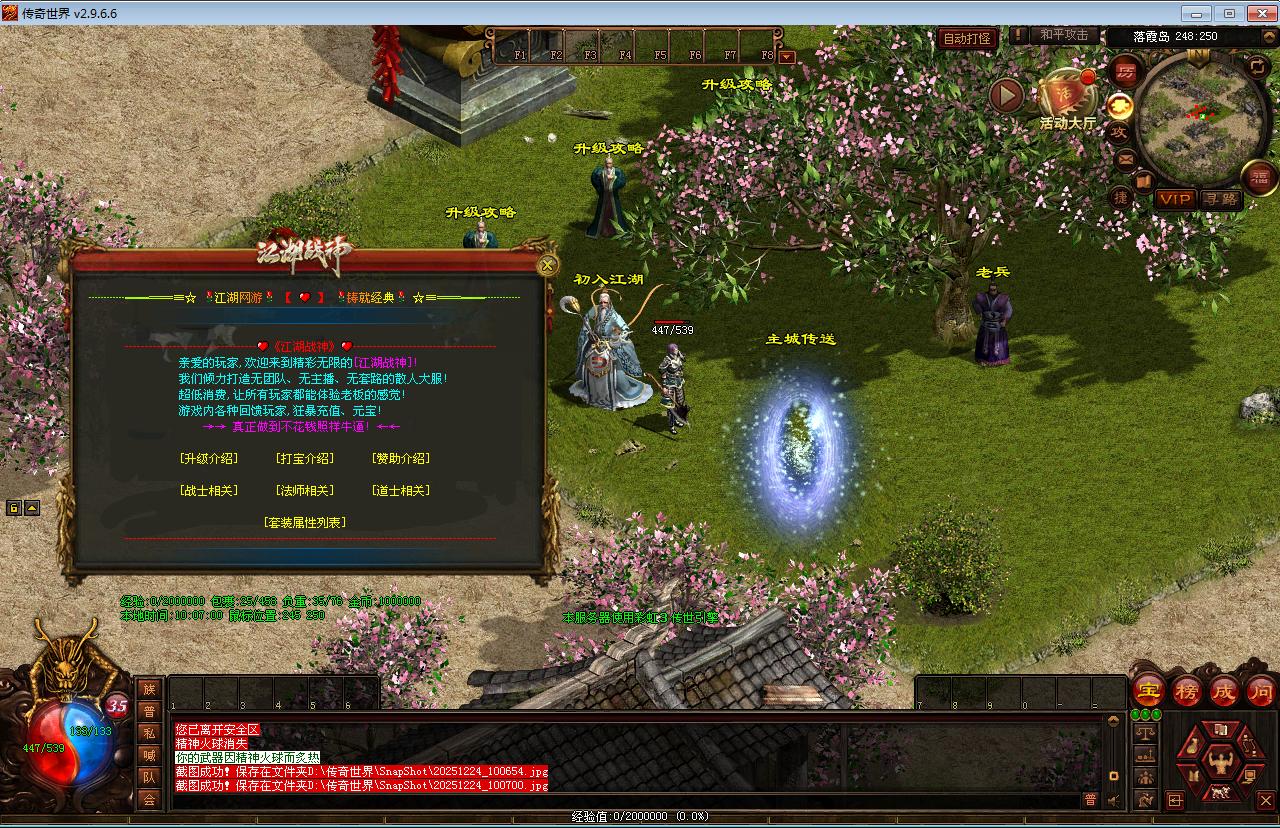Open the 宝 treasure shop orb
This screenshot has height=828, width=1280.
point(1149,691)
